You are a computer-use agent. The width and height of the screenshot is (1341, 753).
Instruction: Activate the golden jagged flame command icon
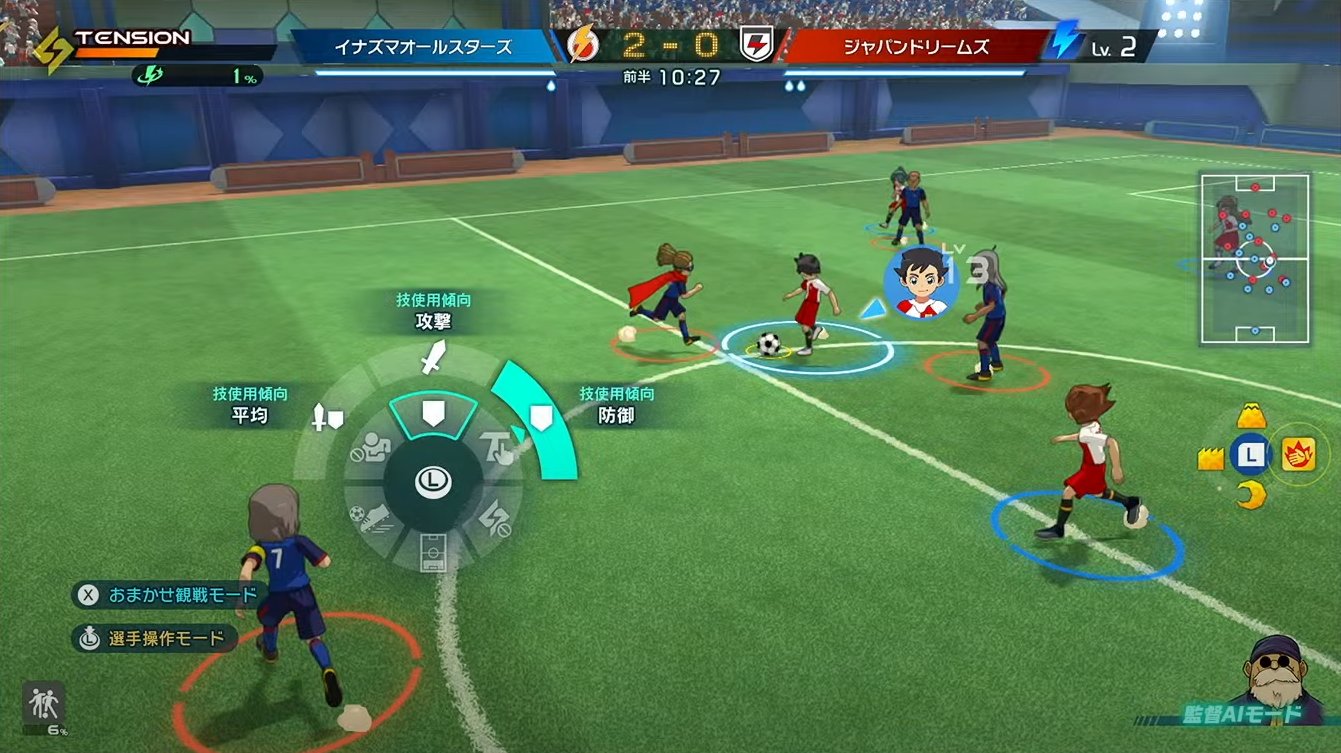coord(1211,458)
